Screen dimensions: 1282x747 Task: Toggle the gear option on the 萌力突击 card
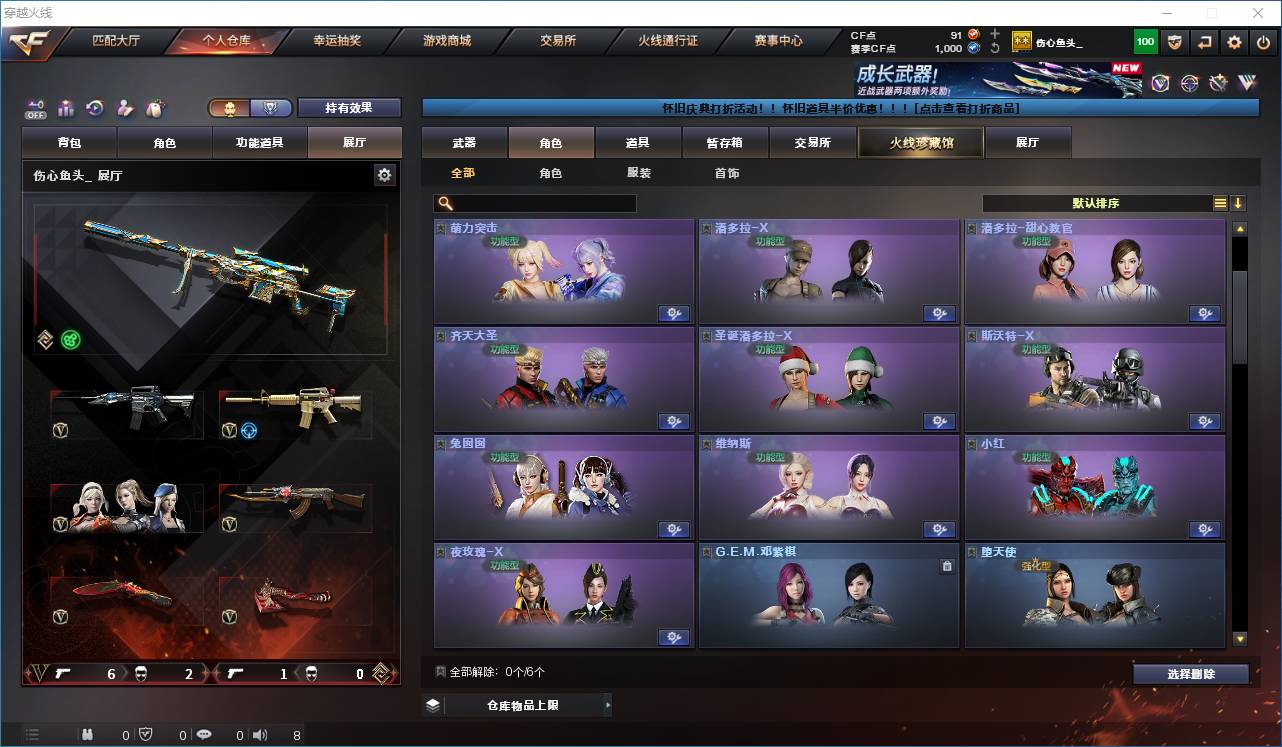(x=674, y=313)
